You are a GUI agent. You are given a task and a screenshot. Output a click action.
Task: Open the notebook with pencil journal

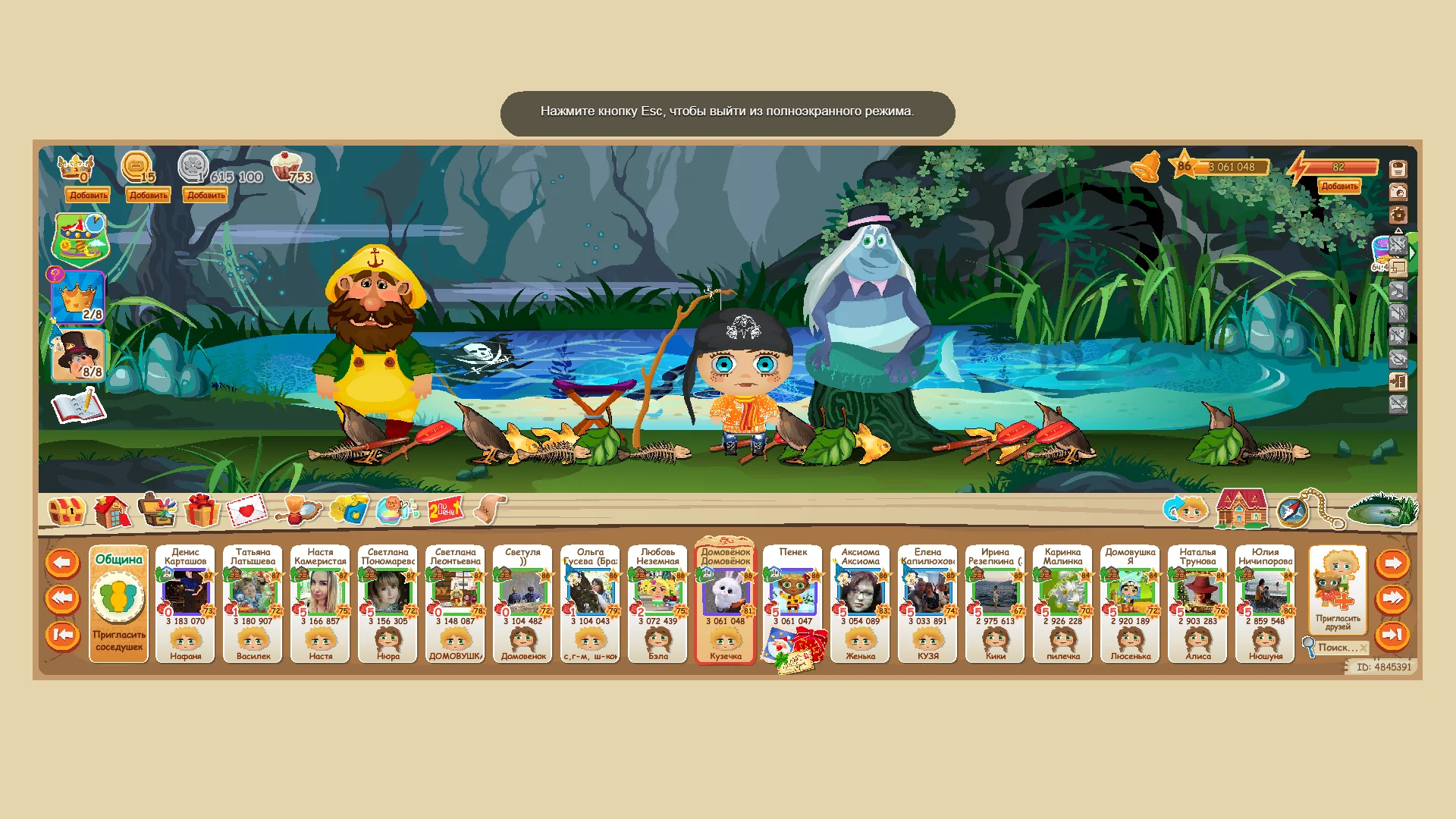78,406
